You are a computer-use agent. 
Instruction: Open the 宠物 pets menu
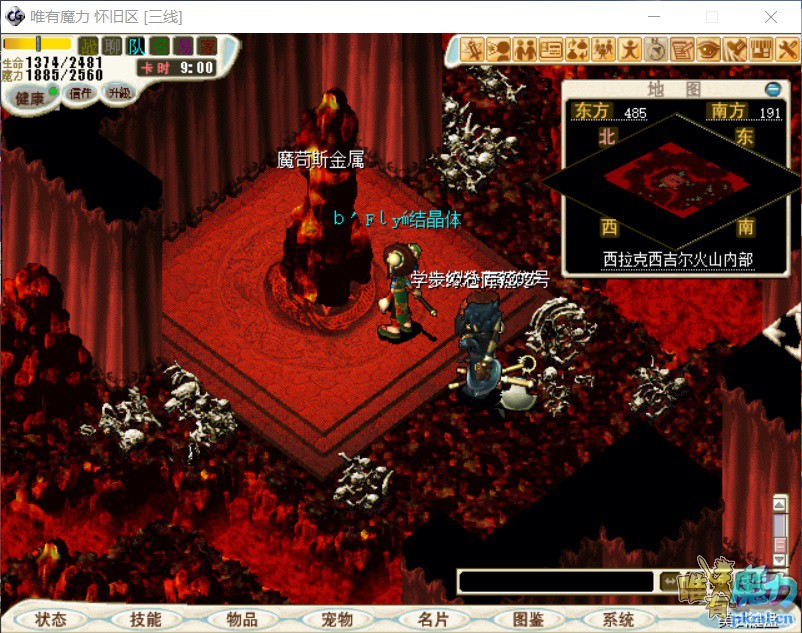tap(337, 619)
